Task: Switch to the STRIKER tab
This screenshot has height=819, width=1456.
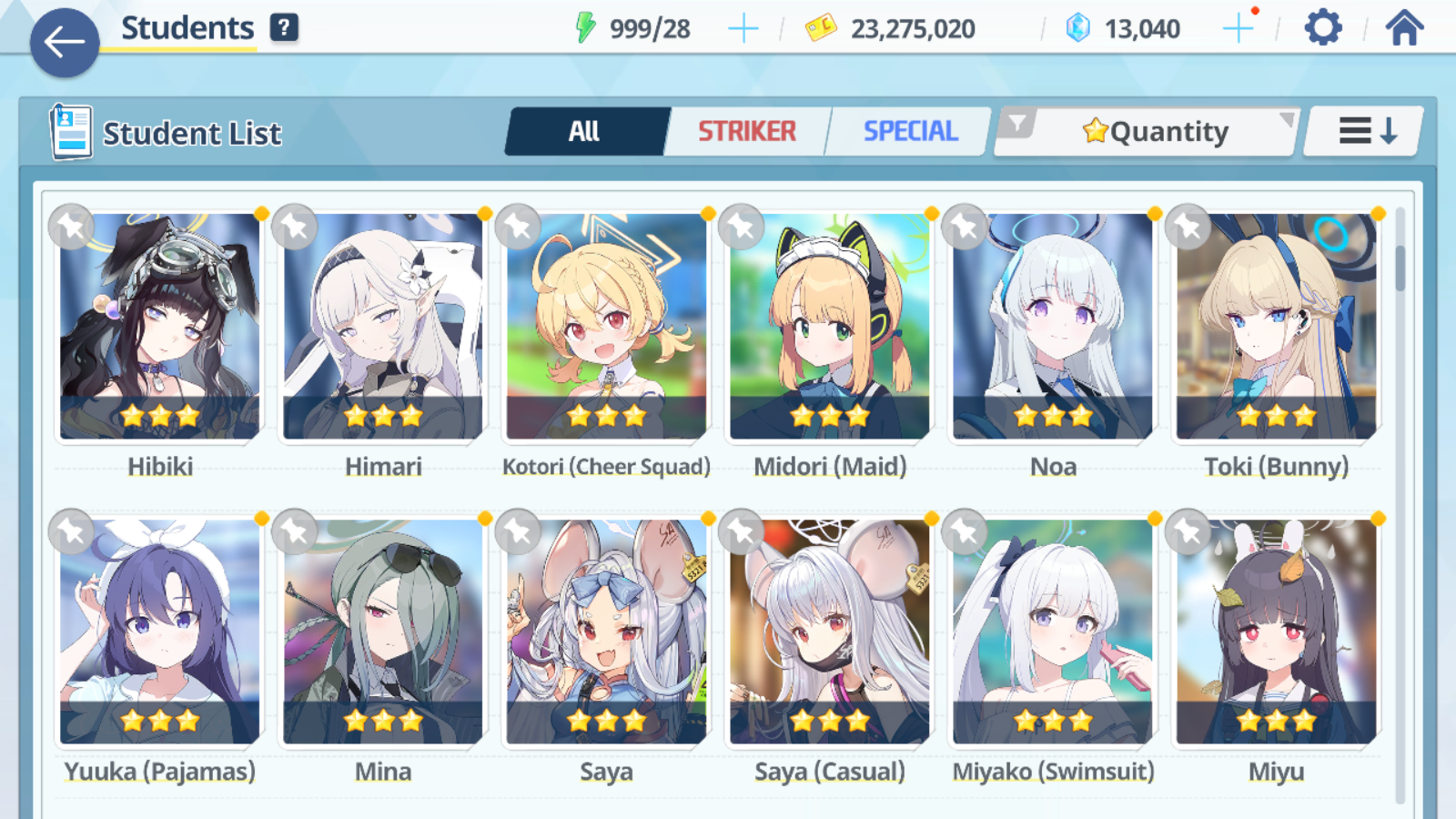Action: point(747,131)
